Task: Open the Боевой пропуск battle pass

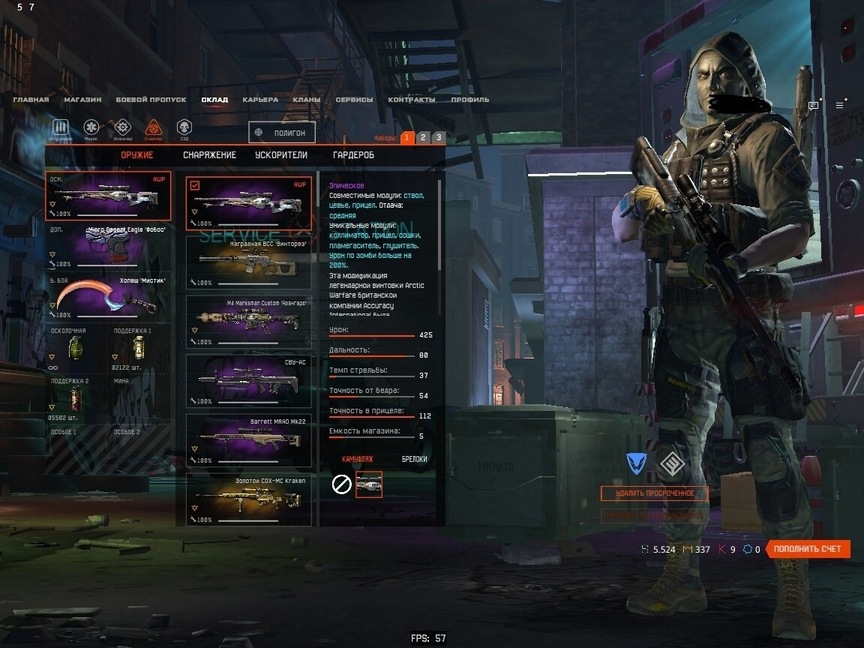Action: point(151,100)
